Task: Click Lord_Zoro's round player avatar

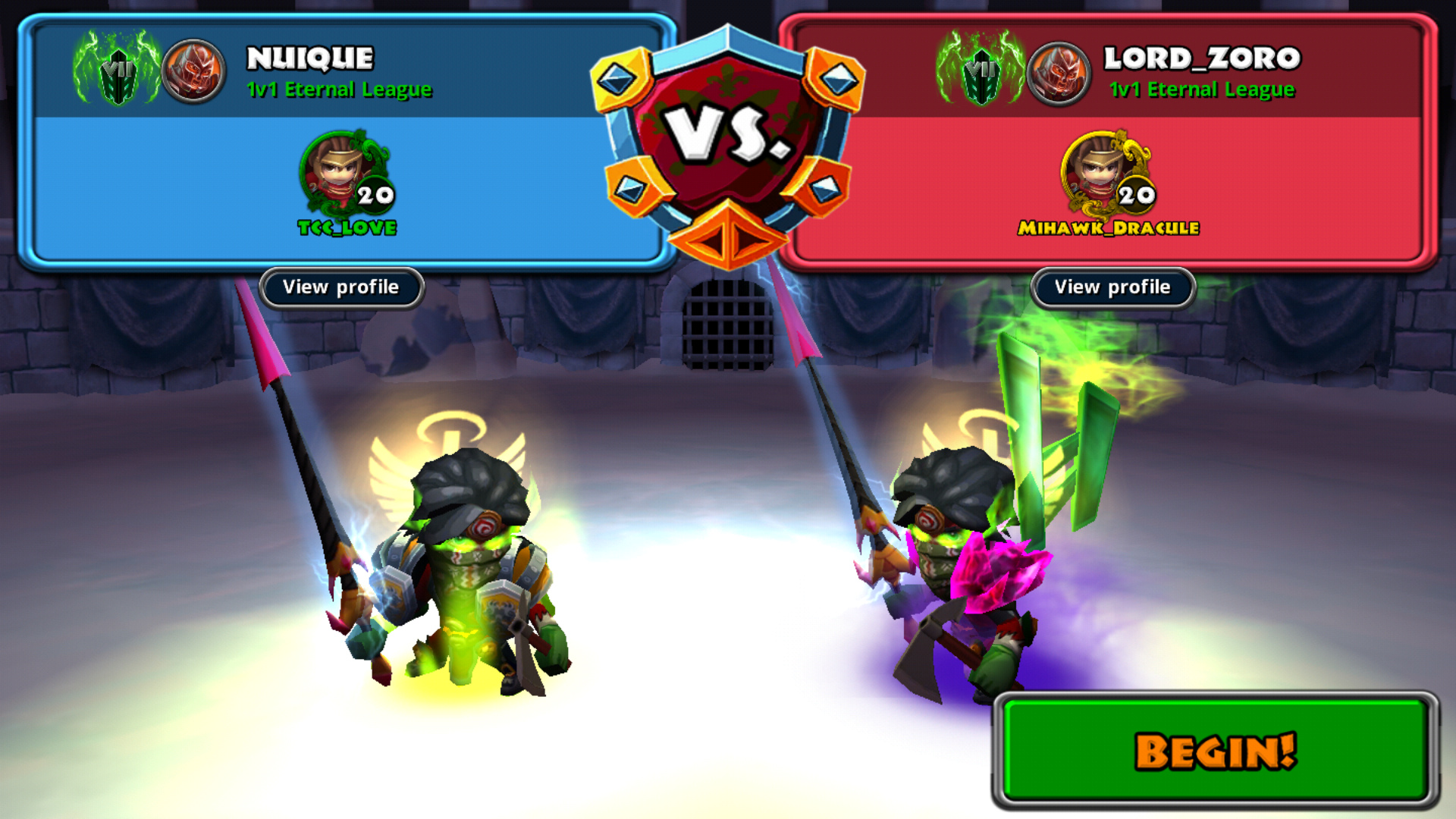Action: pos(1058,74)
